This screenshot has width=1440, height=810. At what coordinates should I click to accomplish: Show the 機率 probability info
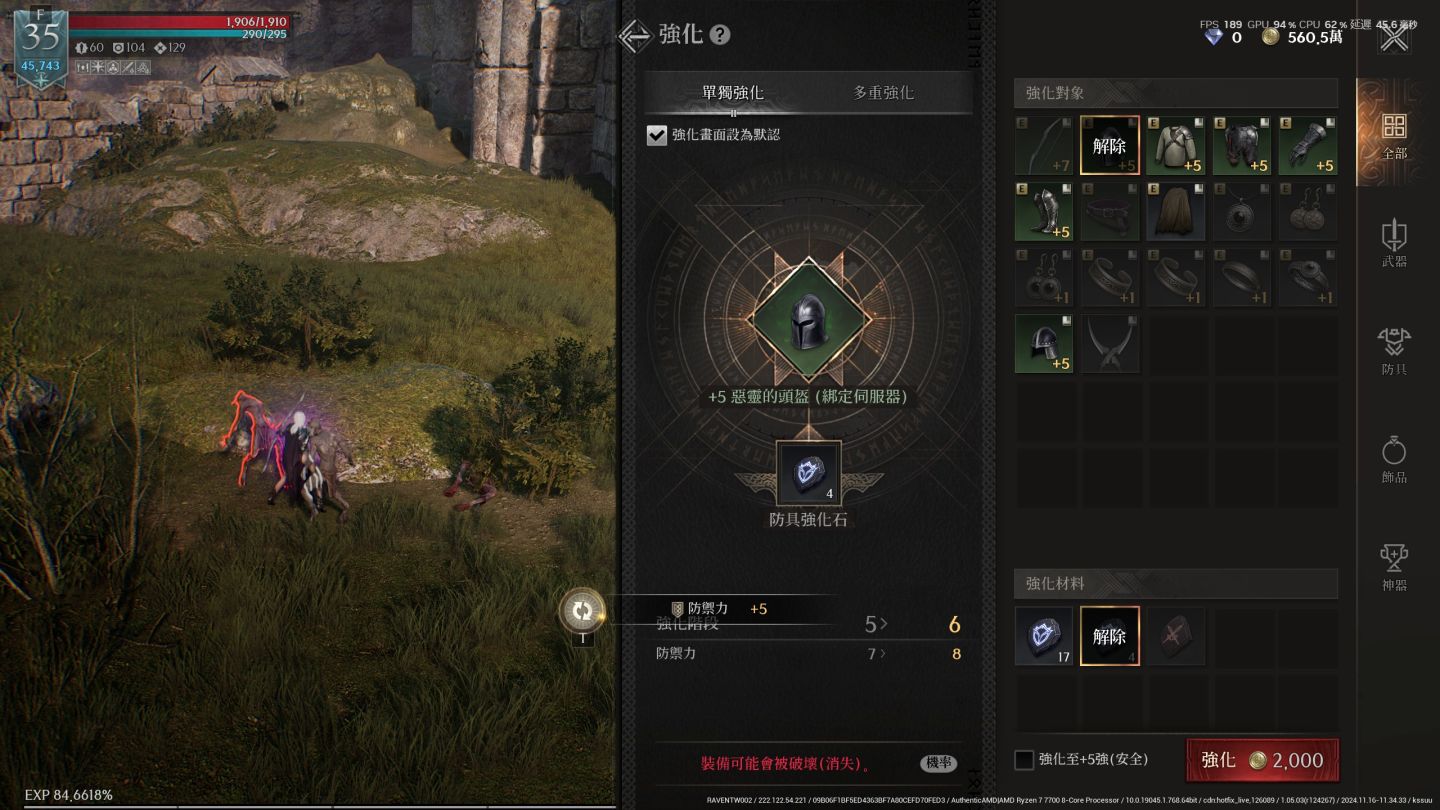coord(938,763)
